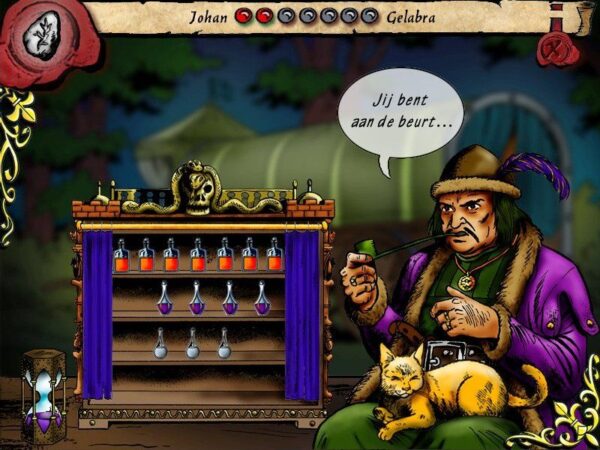Click the hourglass beside the cabinet
600x450 pixels.
click(43, 393)
